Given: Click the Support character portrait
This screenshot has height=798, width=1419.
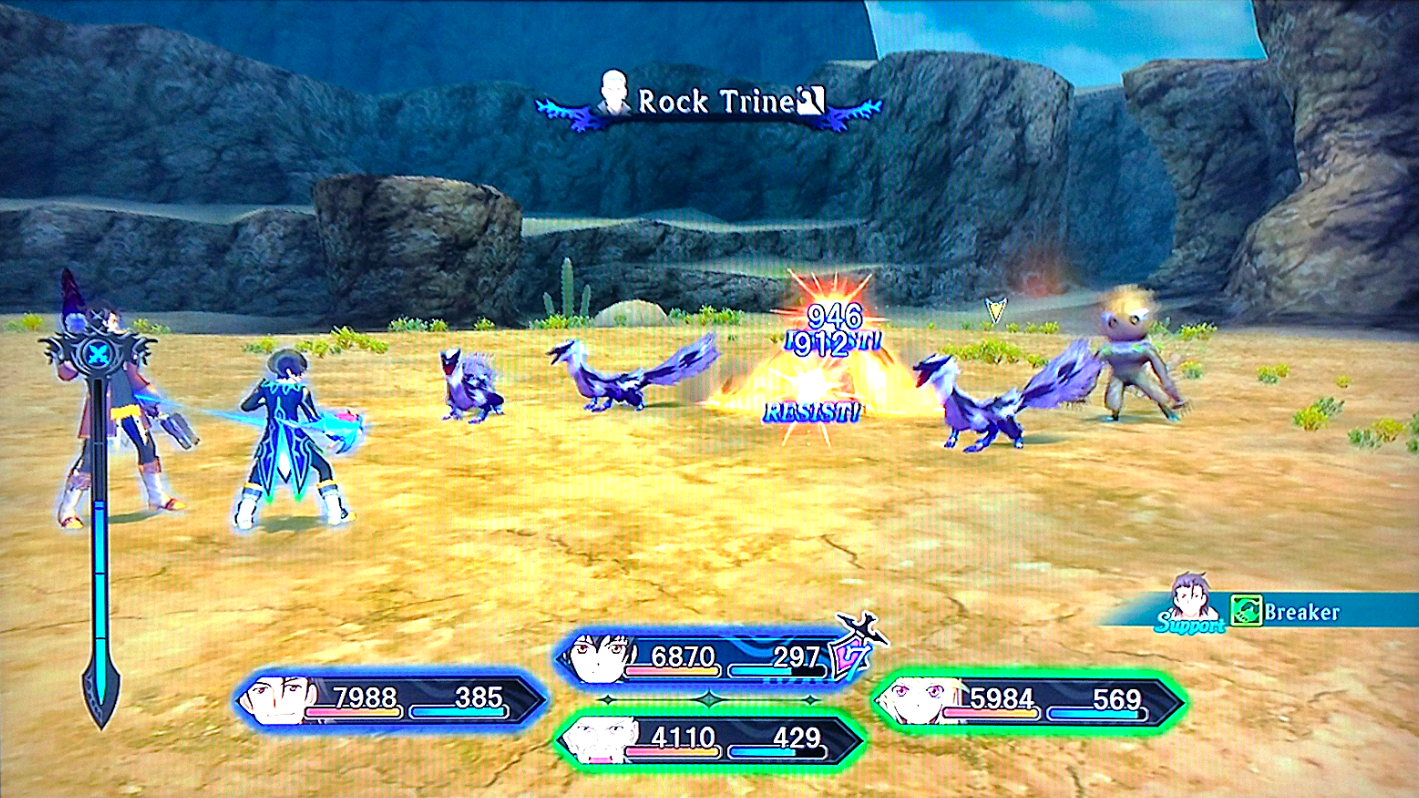Looking at the screenshot, I should (x=1190, y=596).
